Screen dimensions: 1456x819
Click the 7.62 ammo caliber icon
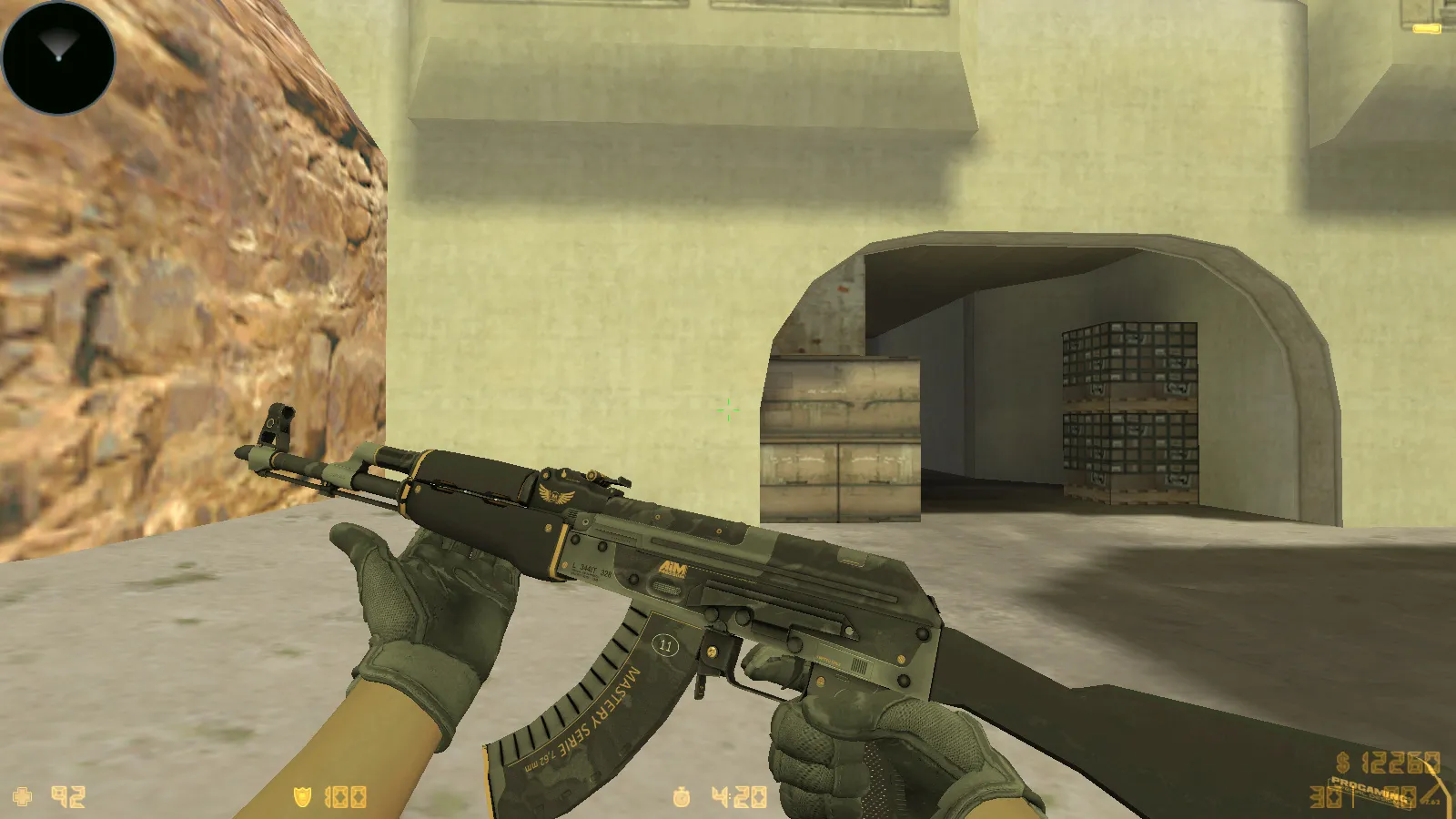(x=1432, y=801)
